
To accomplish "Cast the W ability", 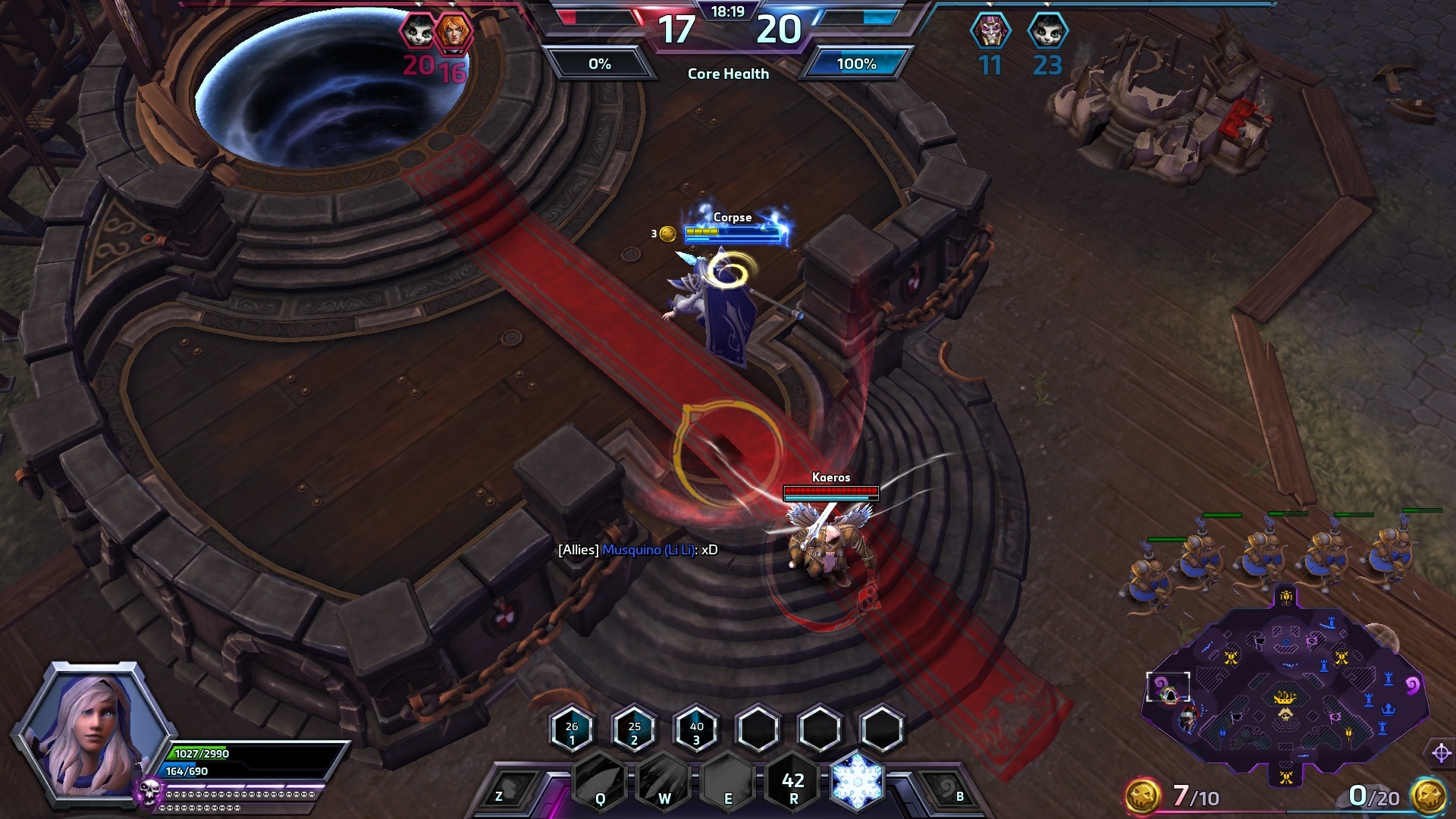I will pyautogui.click(x=664, y=781).
